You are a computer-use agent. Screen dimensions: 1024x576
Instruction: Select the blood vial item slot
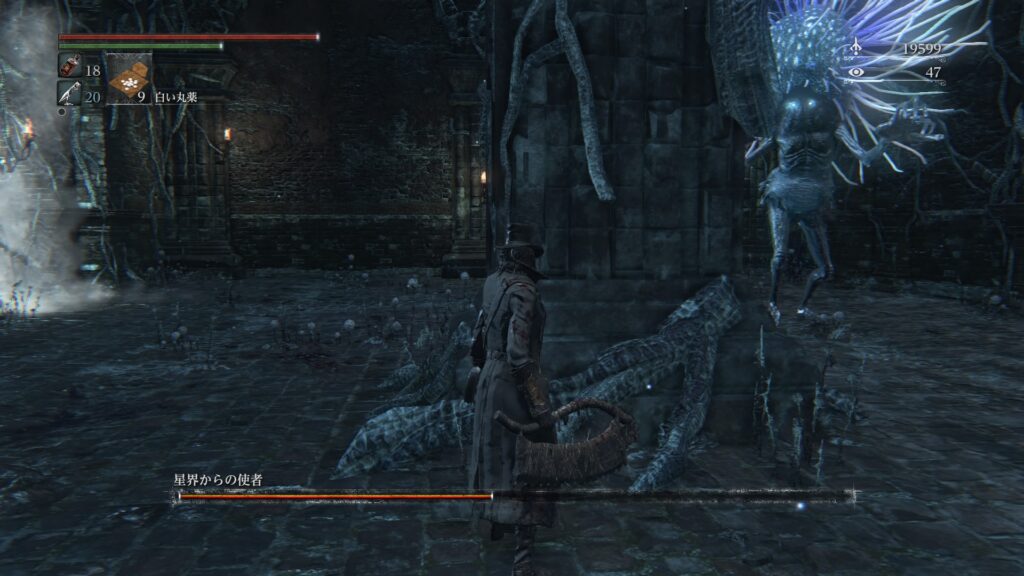67,67
